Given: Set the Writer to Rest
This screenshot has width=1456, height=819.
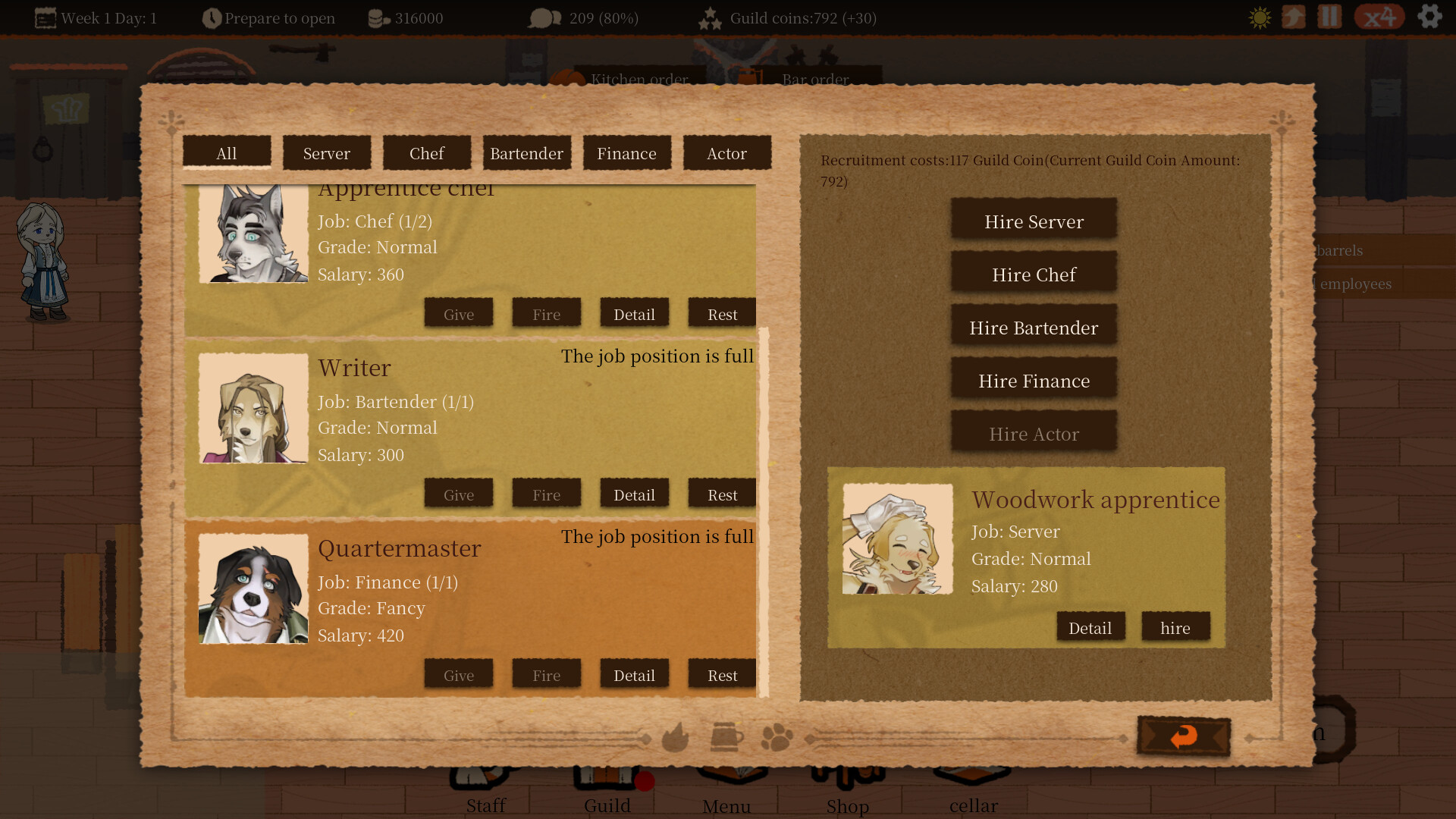Looking at the screenshot, I should tap(721, 494).
